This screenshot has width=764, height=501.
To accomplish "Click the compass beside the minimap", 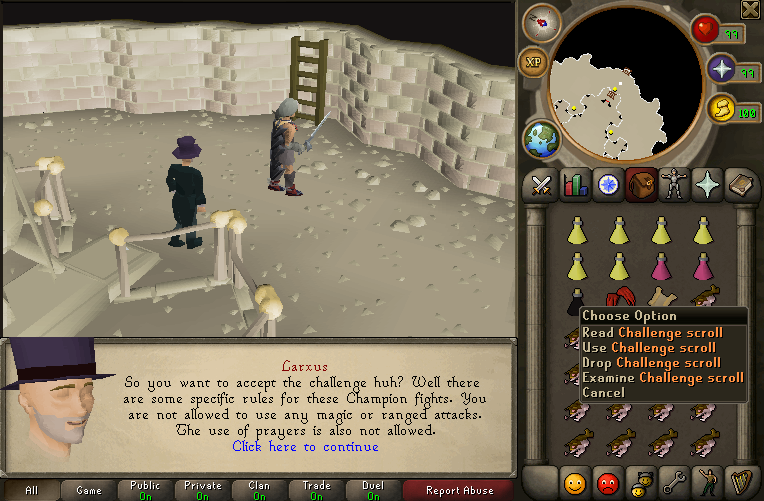I will [x=542, y=23].
